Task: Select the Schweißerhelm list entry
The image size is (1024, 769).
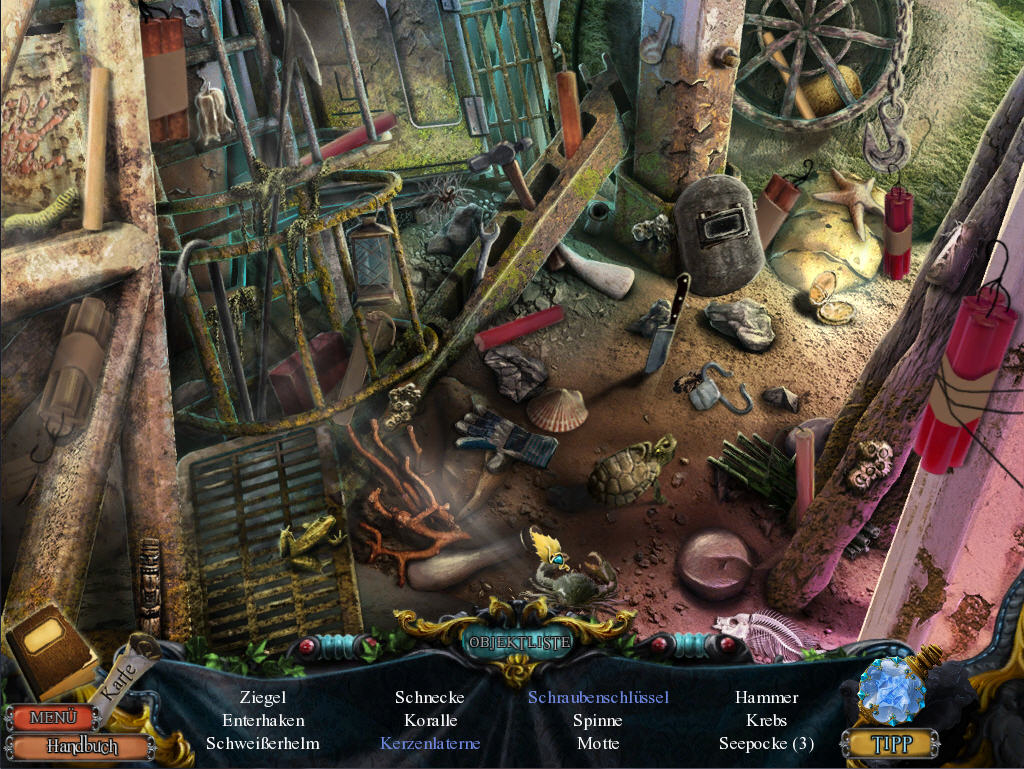Action: [263, 743]
